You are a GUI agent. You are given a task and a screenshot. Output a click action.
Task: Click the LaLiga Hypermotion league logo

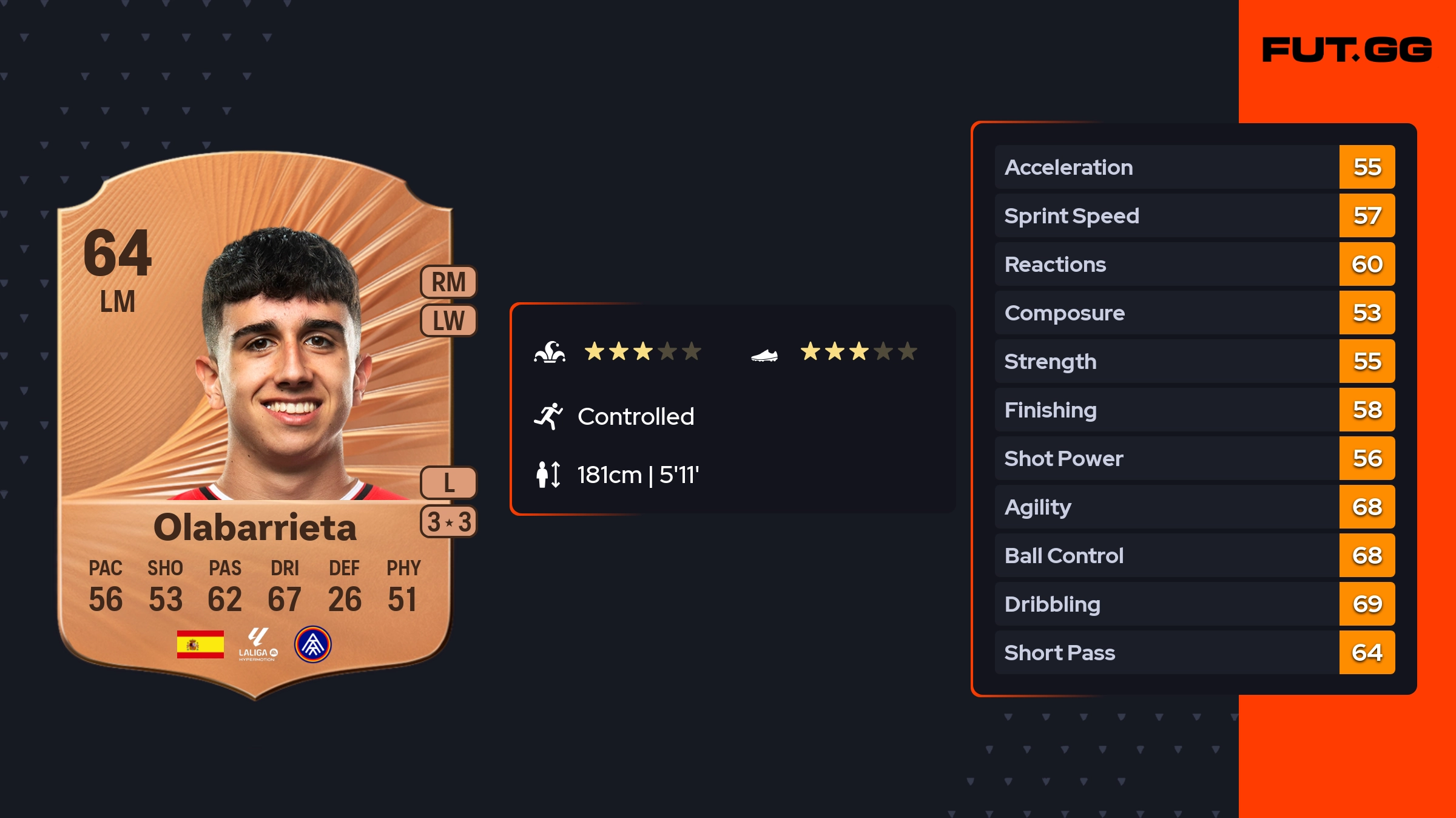pyautogui.click(x=258, y=644)
